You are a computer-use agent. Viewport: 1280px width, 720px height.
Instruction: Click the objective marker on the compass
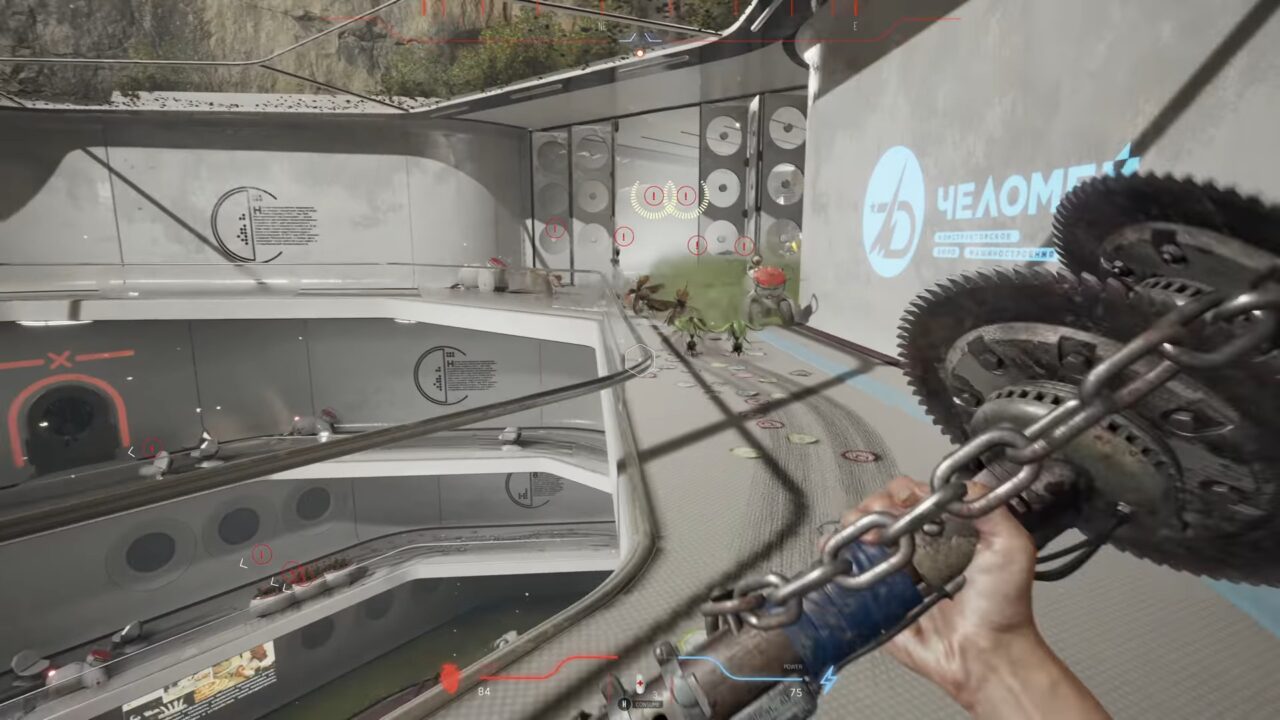coord(640,39)
